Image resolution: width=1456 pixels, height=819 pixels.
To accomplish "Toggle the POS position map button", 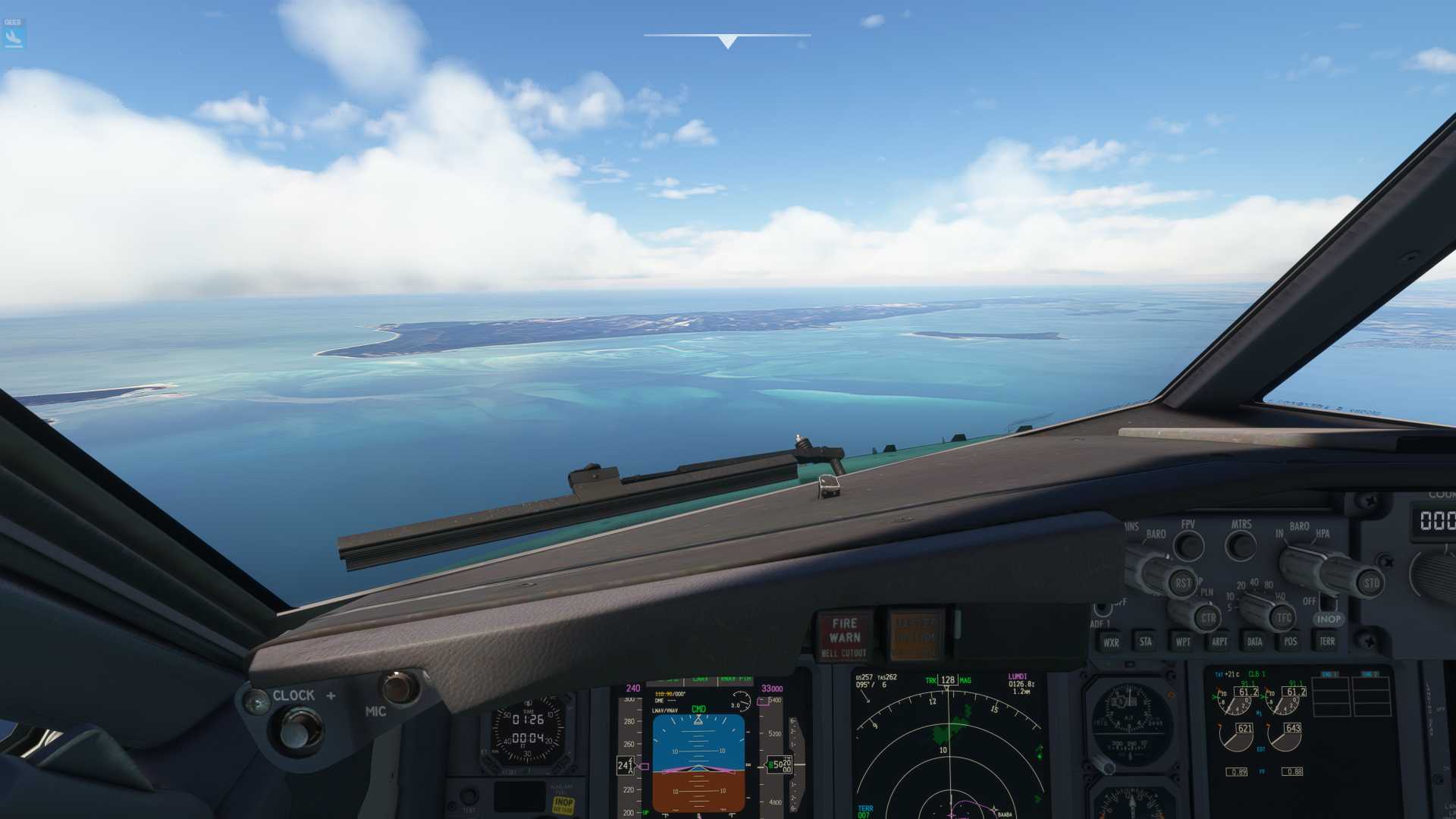I will click(1290, 642).
